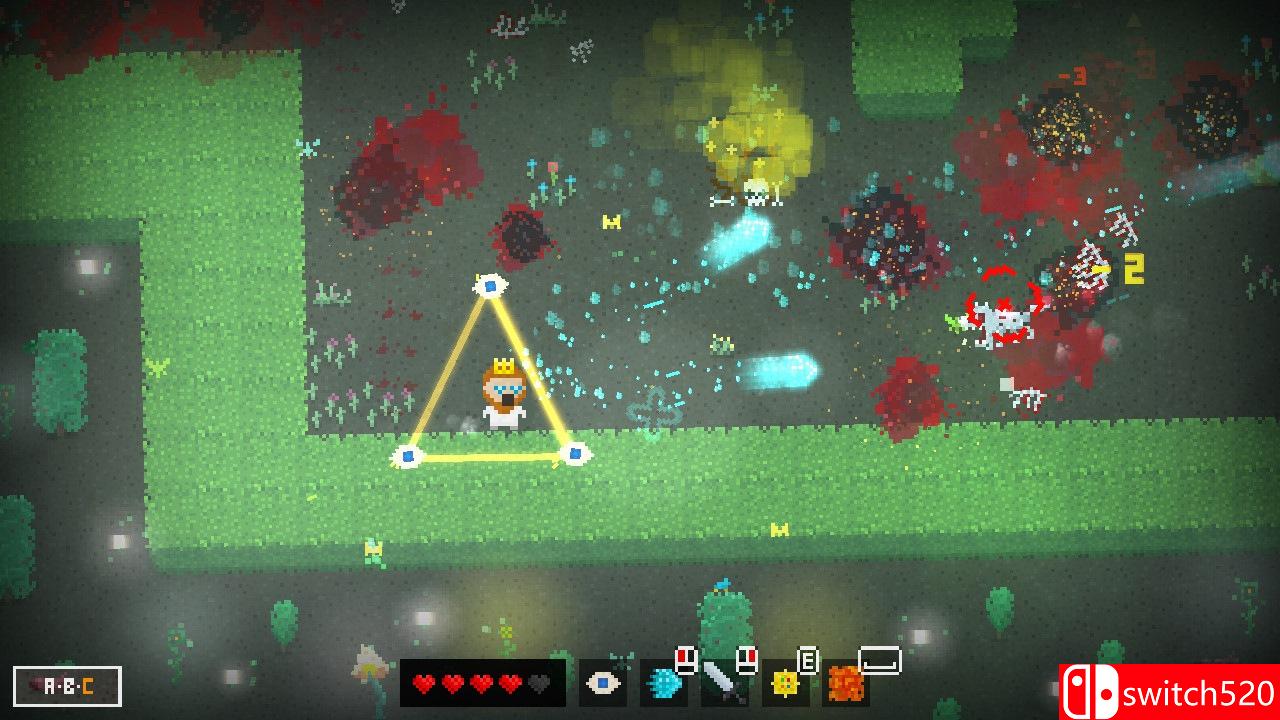This screenshot has height=720, width=1280.
Task: Activate the cyan ice blast spell
Action: click(x=662, y=684)
